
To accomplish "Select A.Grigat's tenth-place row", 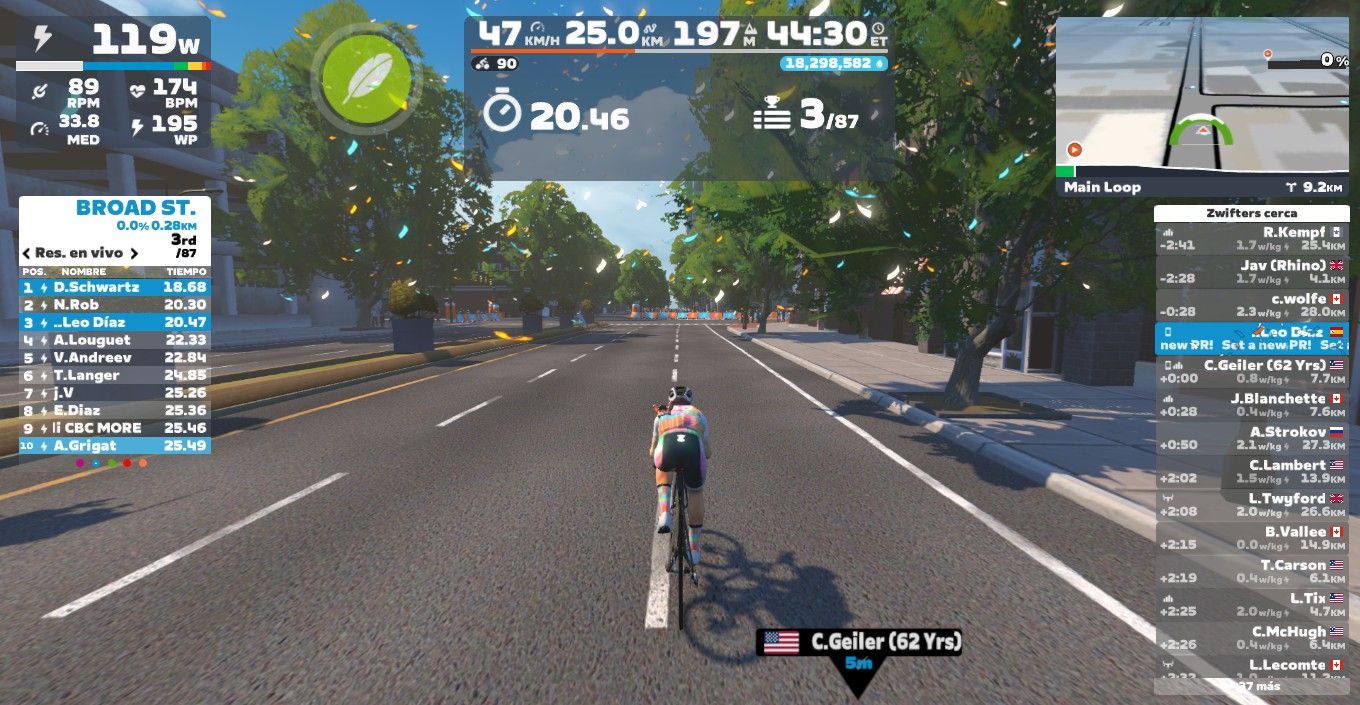I will (114, 446).
